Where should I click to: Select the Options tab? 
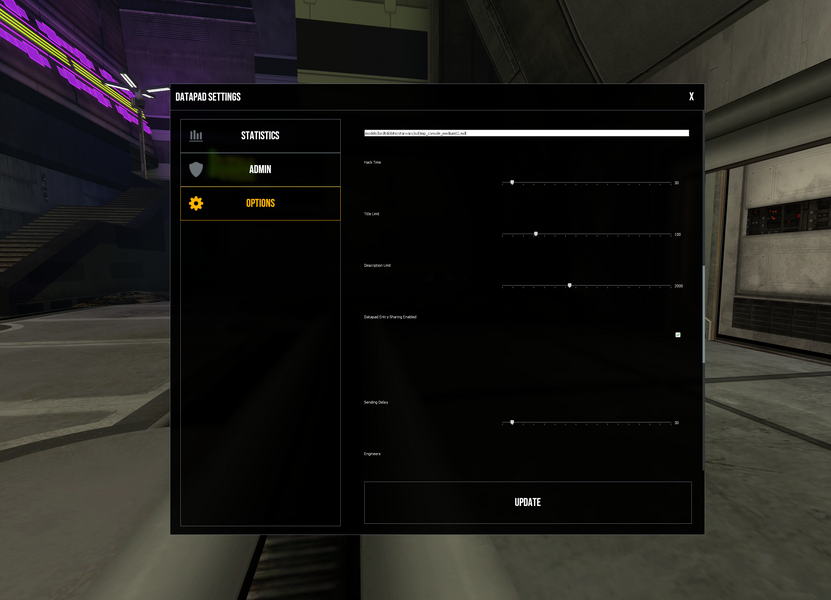tap(260, 204)
